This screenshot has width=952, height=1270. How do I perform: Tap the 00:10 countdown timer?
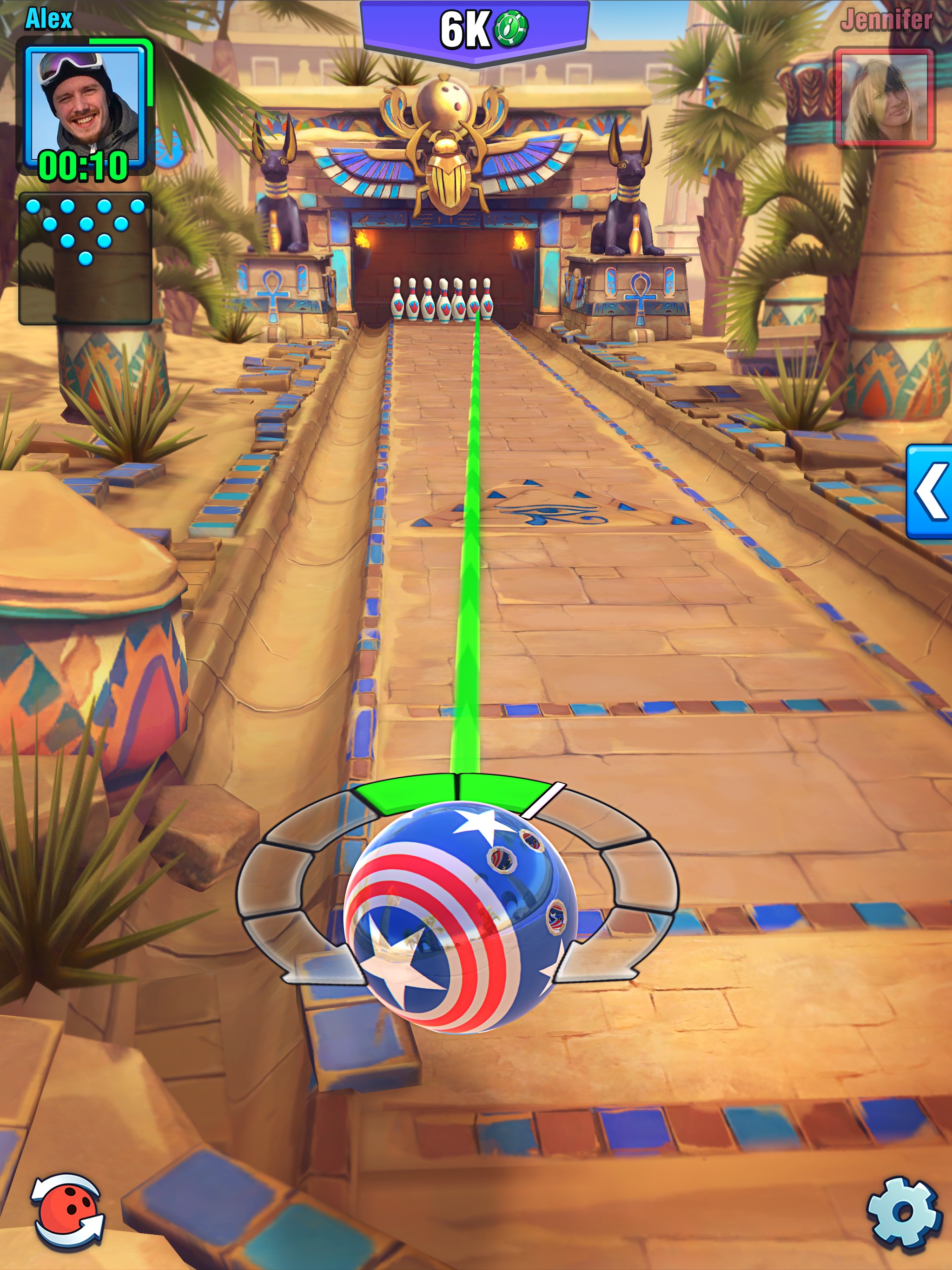coord(82,166)
